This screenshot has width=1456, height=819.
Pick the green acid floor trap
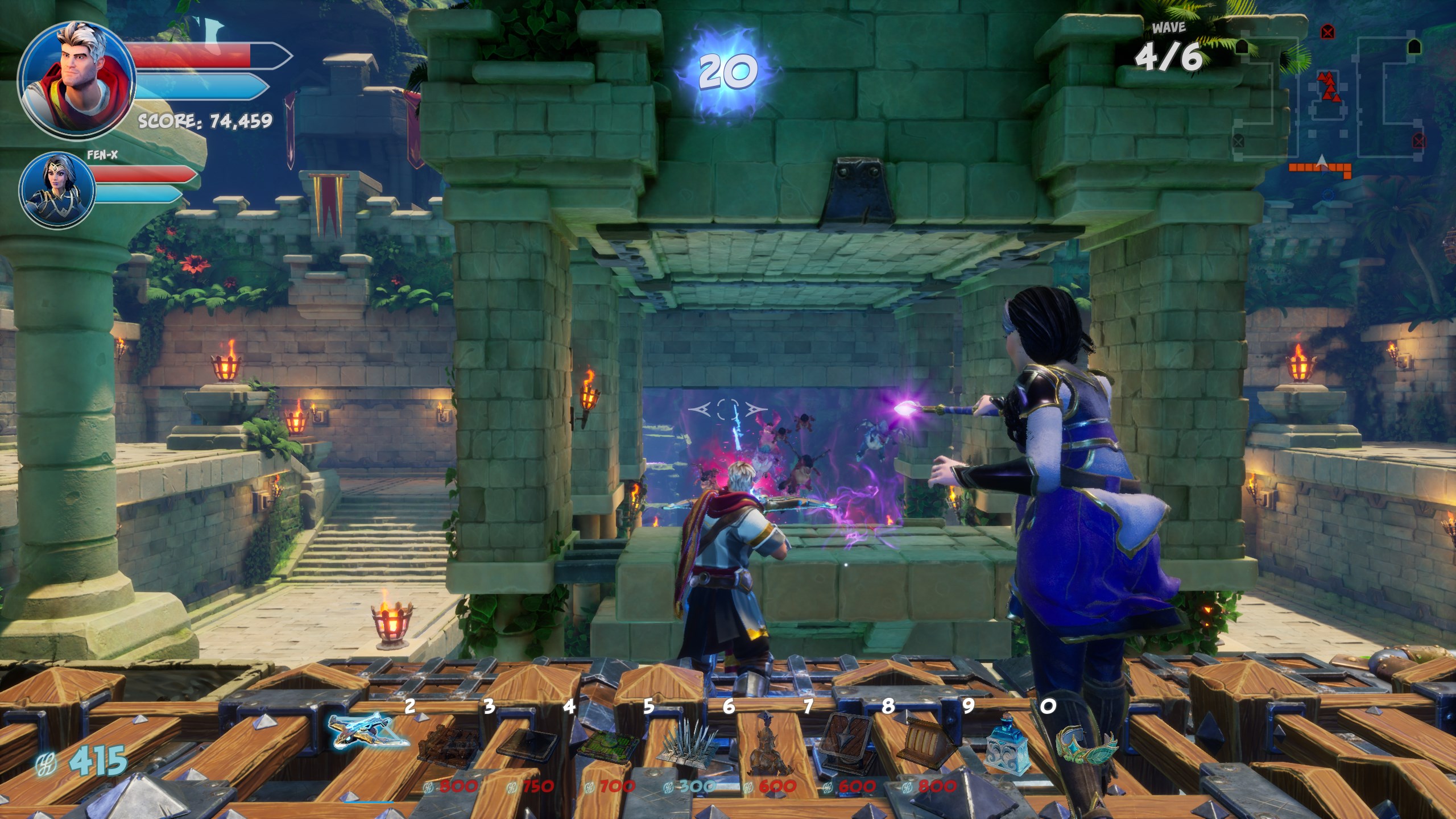point(606,744)
